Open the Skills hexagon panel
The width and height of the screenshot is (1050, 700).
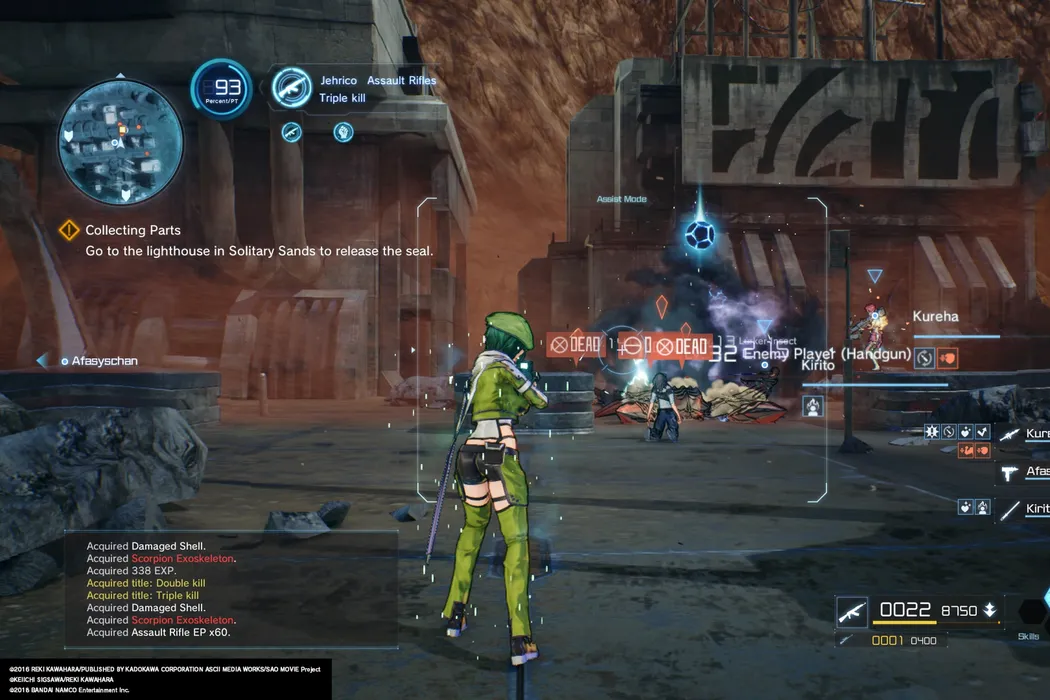point(1030,614)
